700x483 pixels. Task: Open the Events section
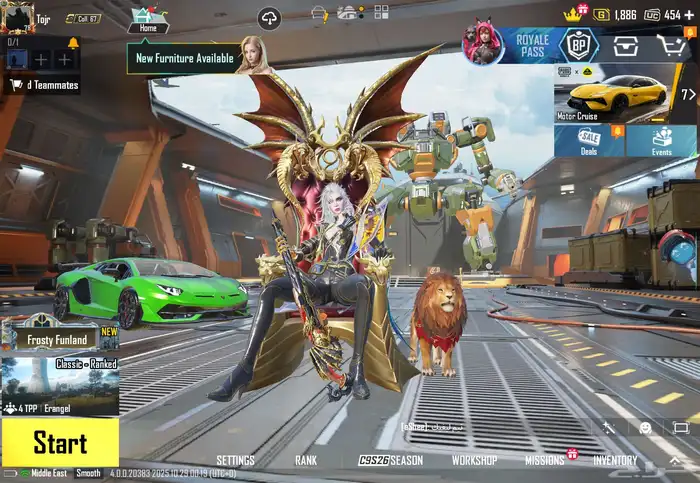point(661,141)
